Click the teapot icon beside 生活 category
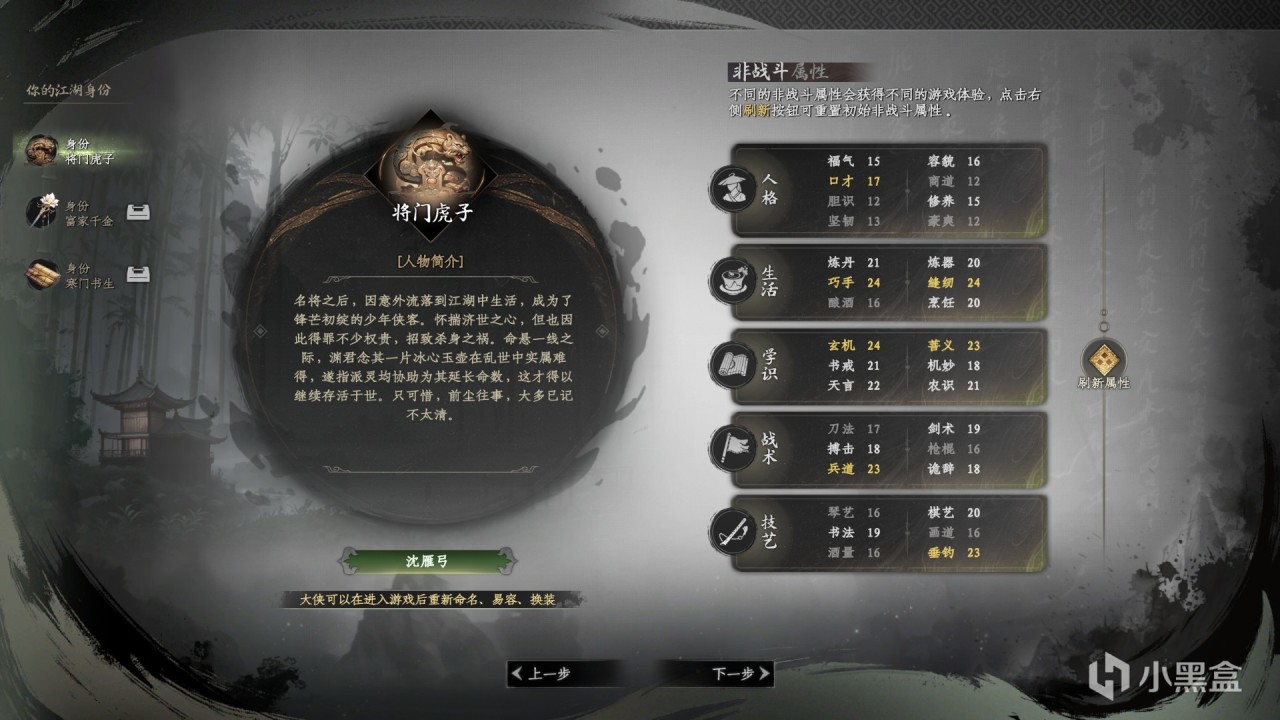The image size is (1280, 720). pyautogui.click(x=735, y=282)
